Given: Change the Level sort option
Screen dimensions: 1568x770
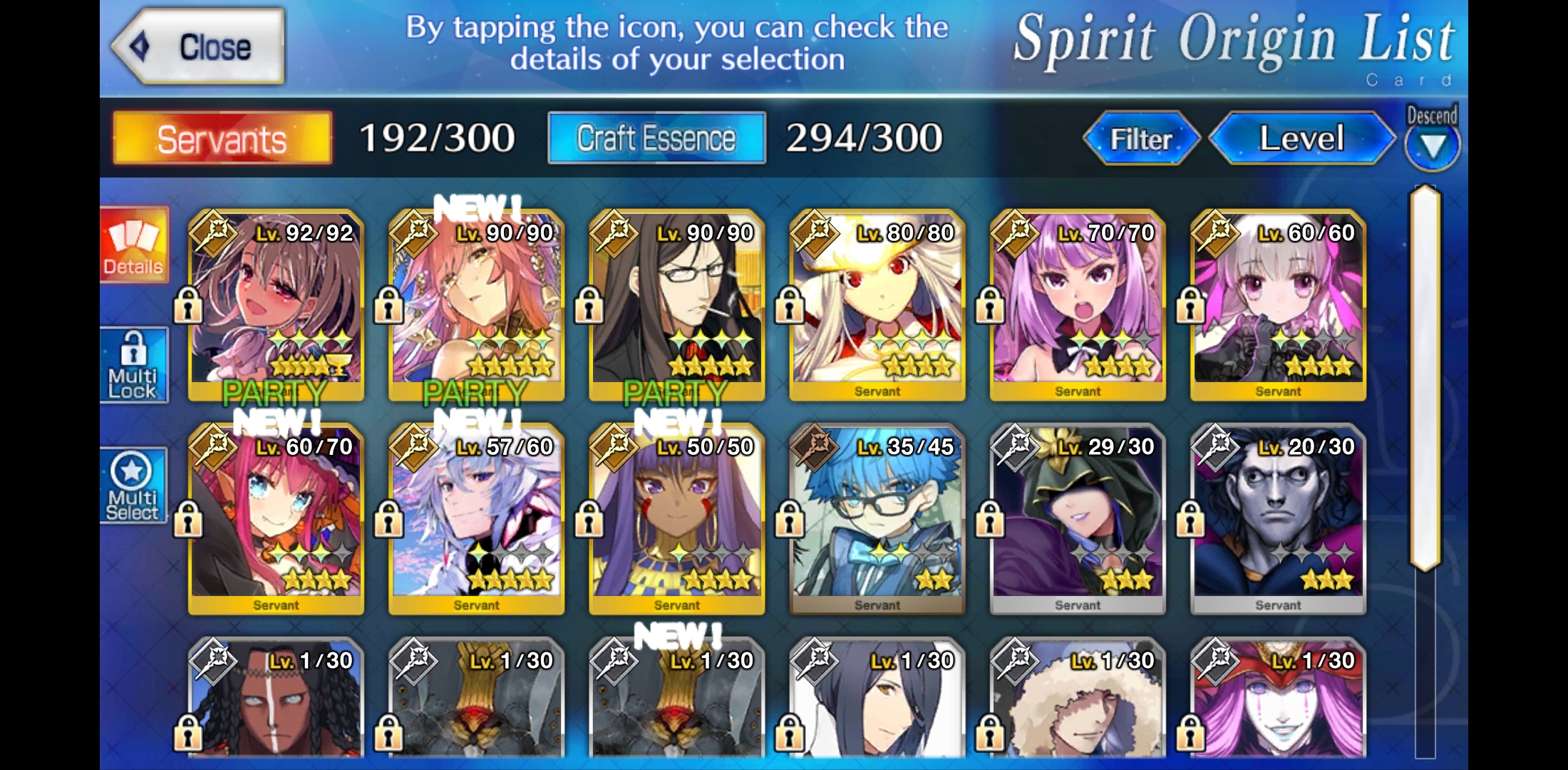Looking at the screenshot, I should click(x=1301, y=138).
